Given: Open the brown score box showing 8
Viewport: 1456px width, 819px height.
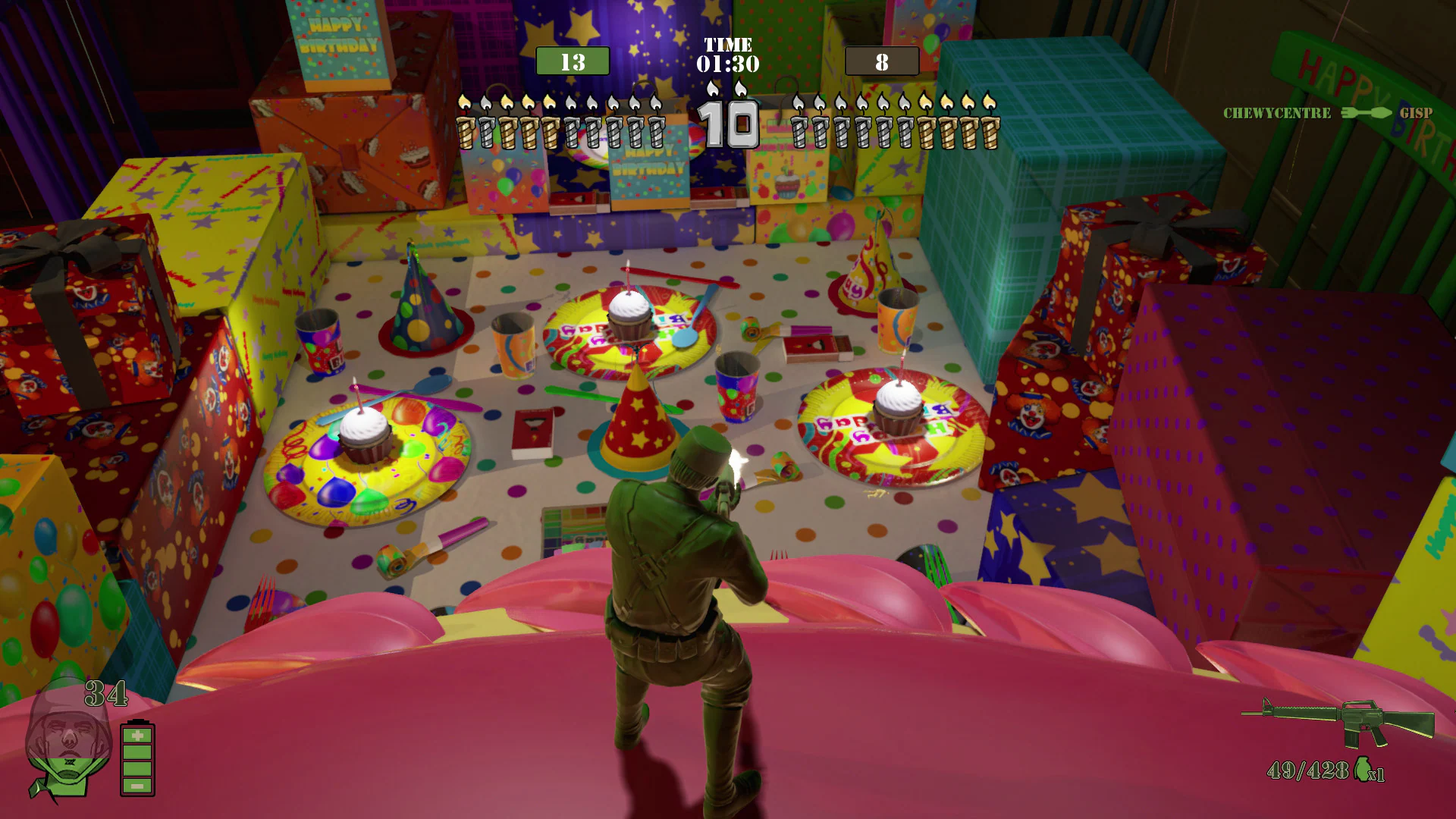Looking at the screenshot, I should pos(882,61).
